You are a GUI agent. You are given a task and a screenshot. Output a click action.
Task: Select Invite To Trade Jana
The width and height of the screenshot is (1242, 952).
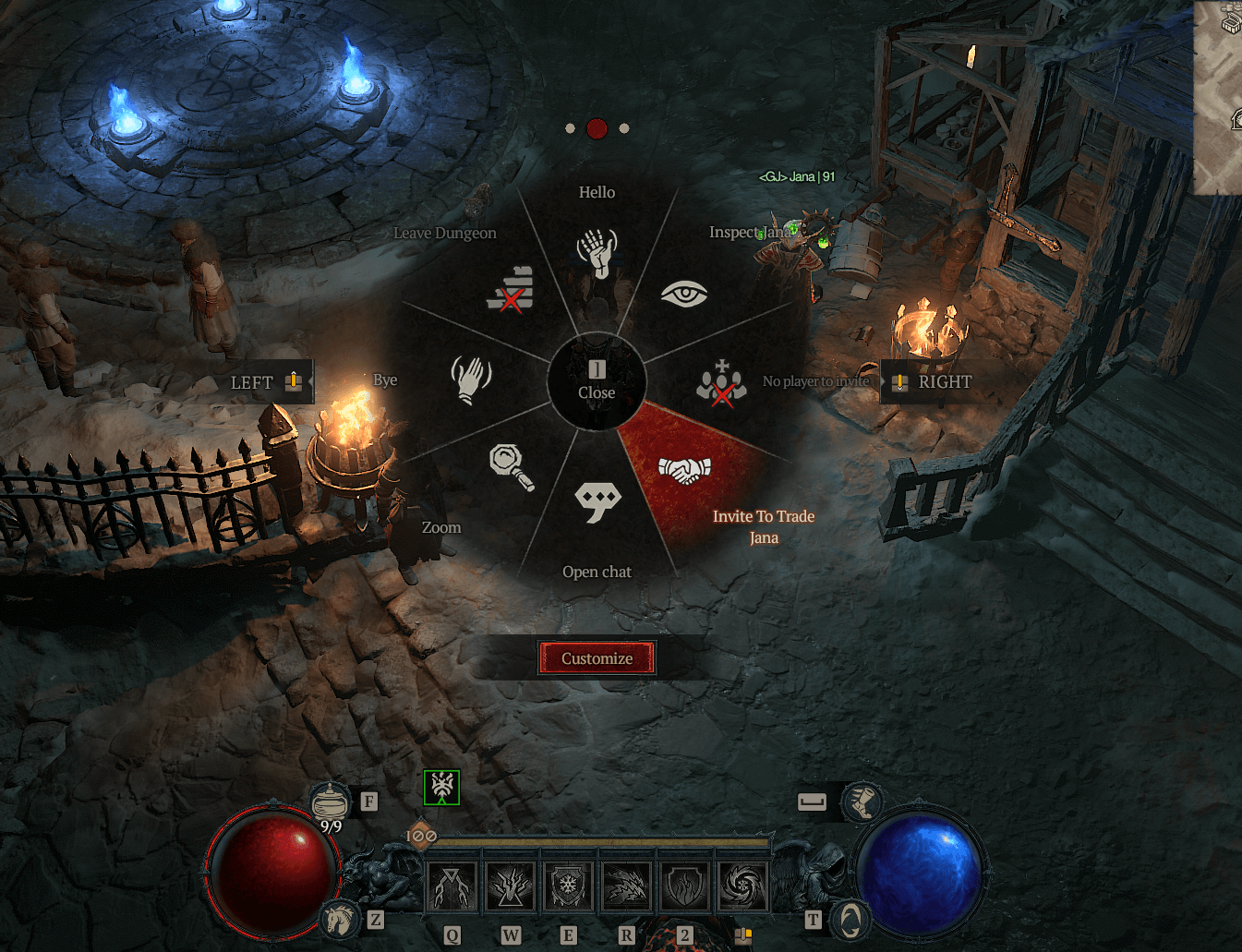pyautogui.click(x=684, y=471)
